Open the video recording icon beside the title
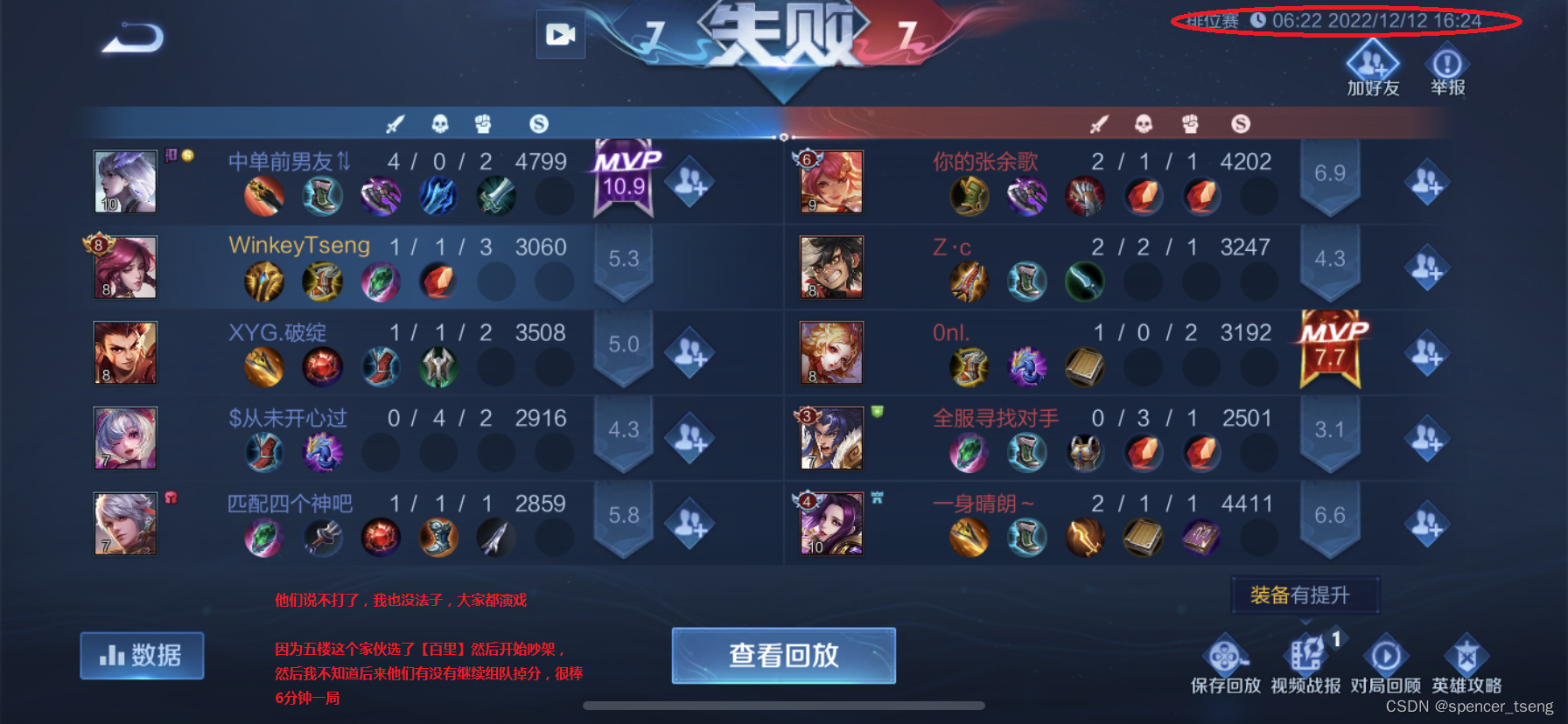Screen dimensions: 1568x724 (x=560, y=36)
